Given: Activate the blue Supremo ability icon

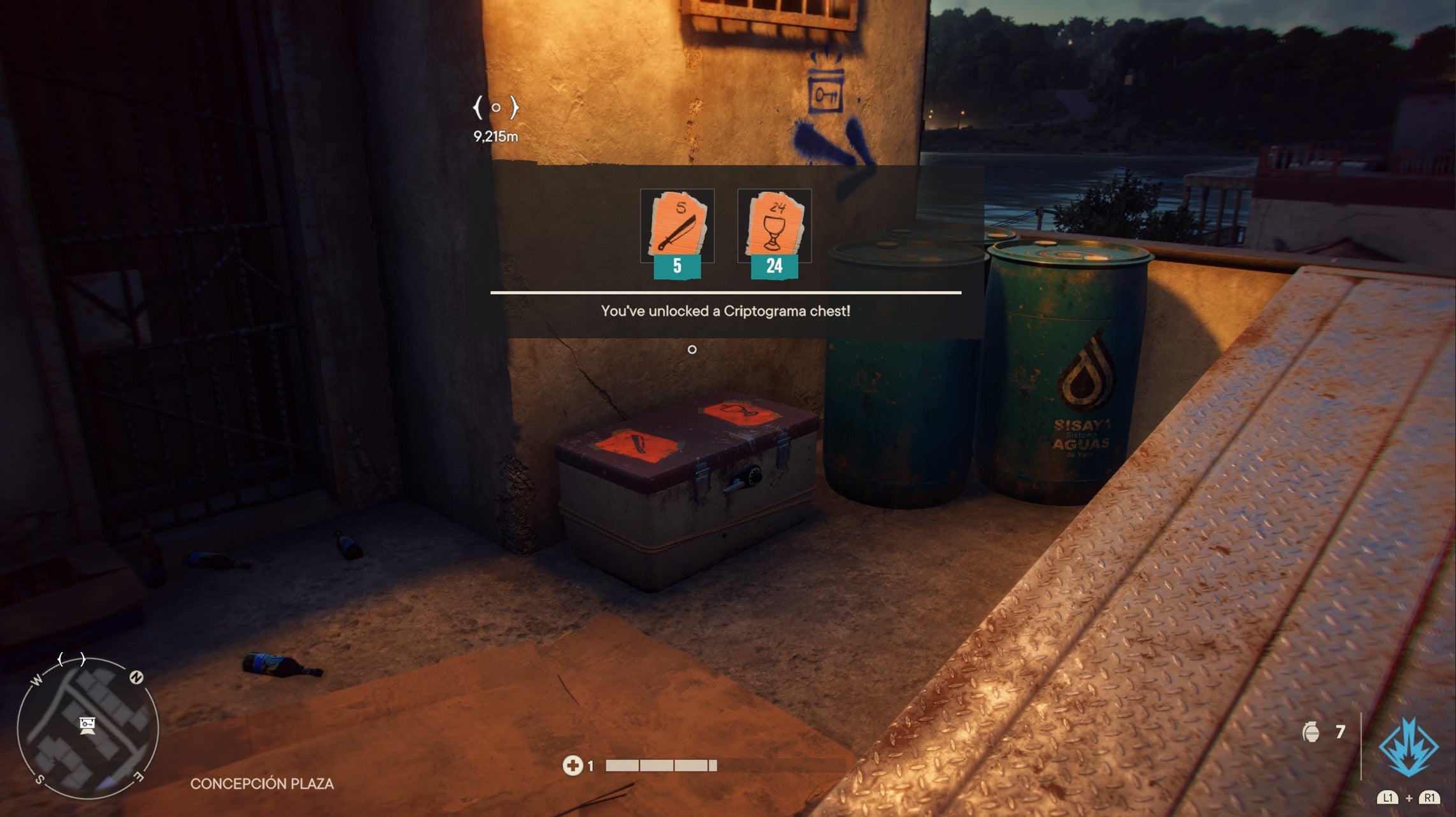Looking at the screenshot, I should pyautogui.click(x=1408, y=747).
